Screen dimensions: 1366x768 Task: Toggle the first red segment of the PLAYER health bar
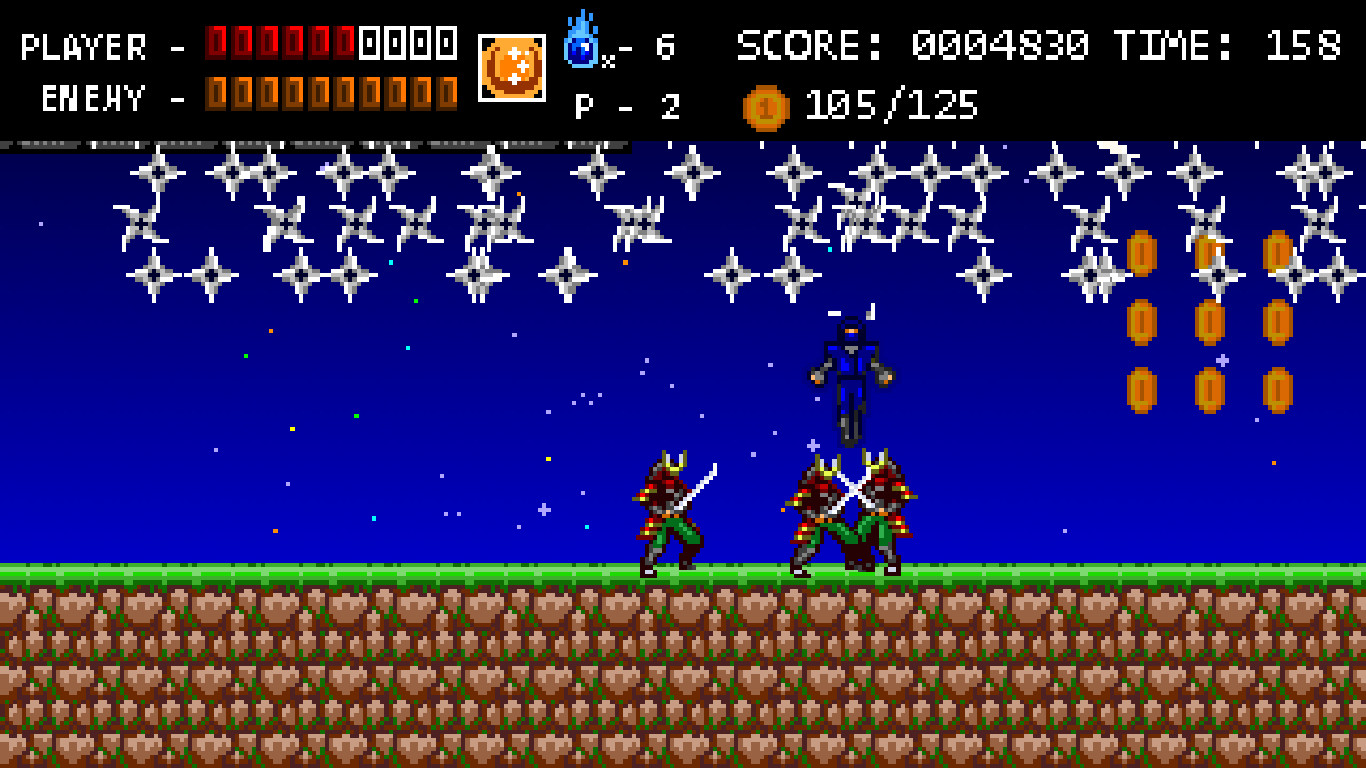click(214, 41)
